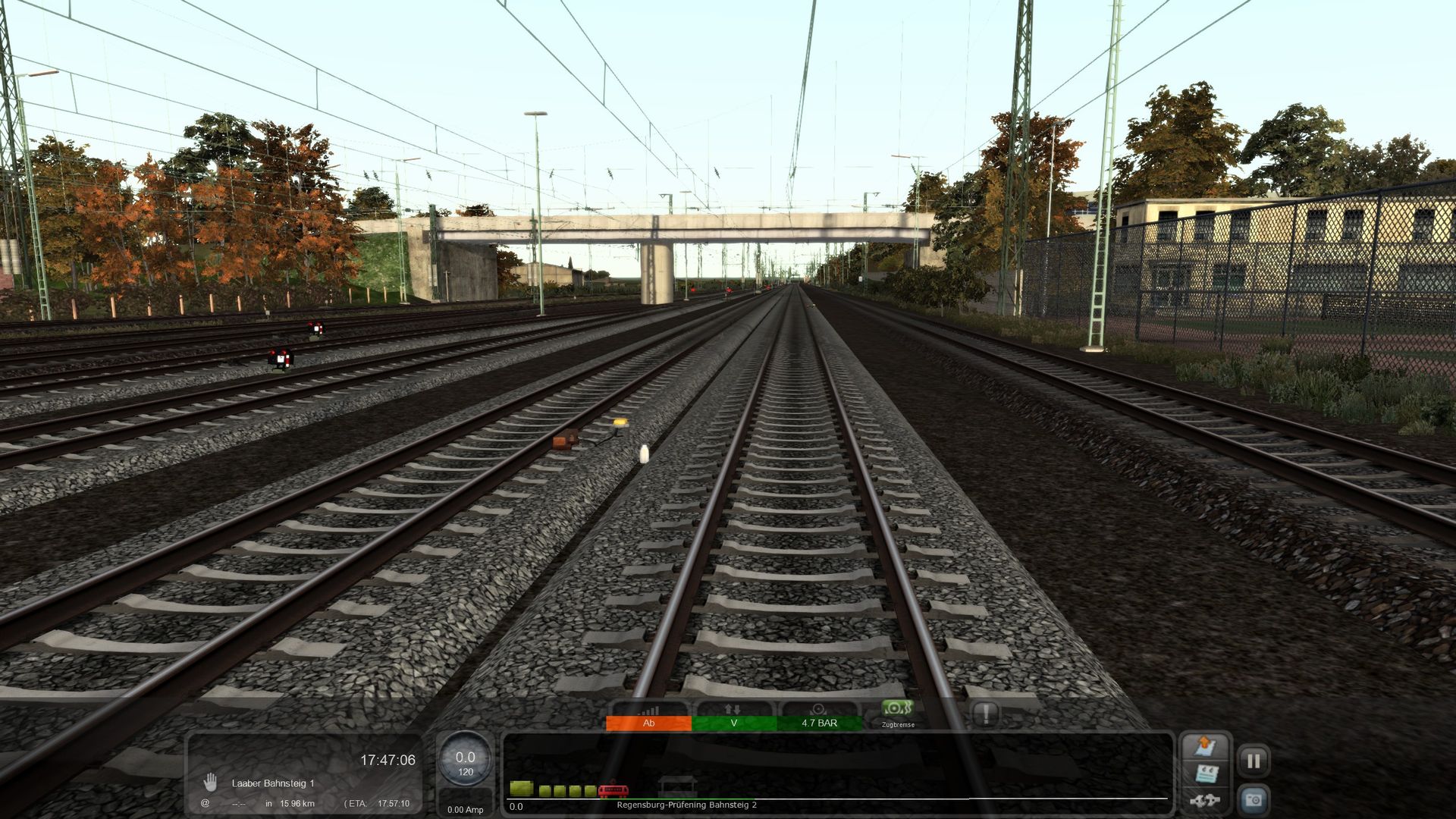The width and height of the screenshot is (1456, 819).
Task: Select the red locomotive icon on the track monitor
Action: pos(613,791)
